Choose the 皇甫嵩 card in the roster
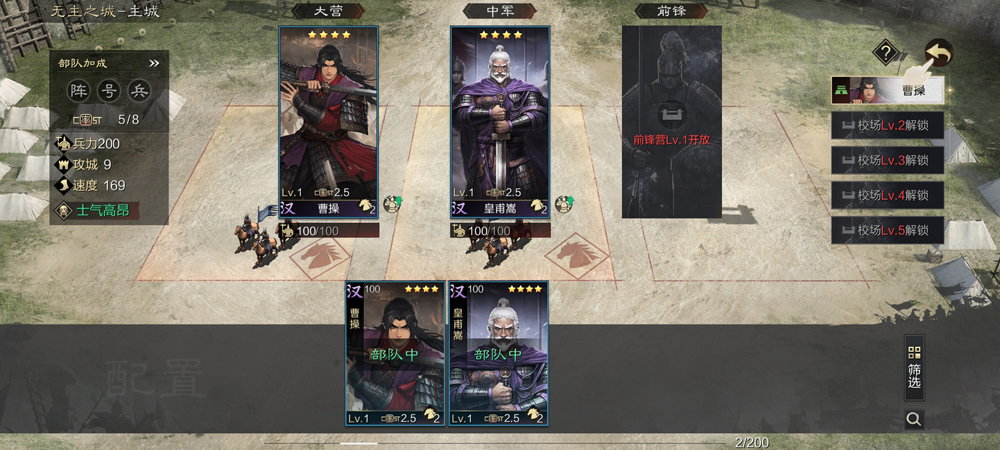1000x450 pixels. click(497, 353)
